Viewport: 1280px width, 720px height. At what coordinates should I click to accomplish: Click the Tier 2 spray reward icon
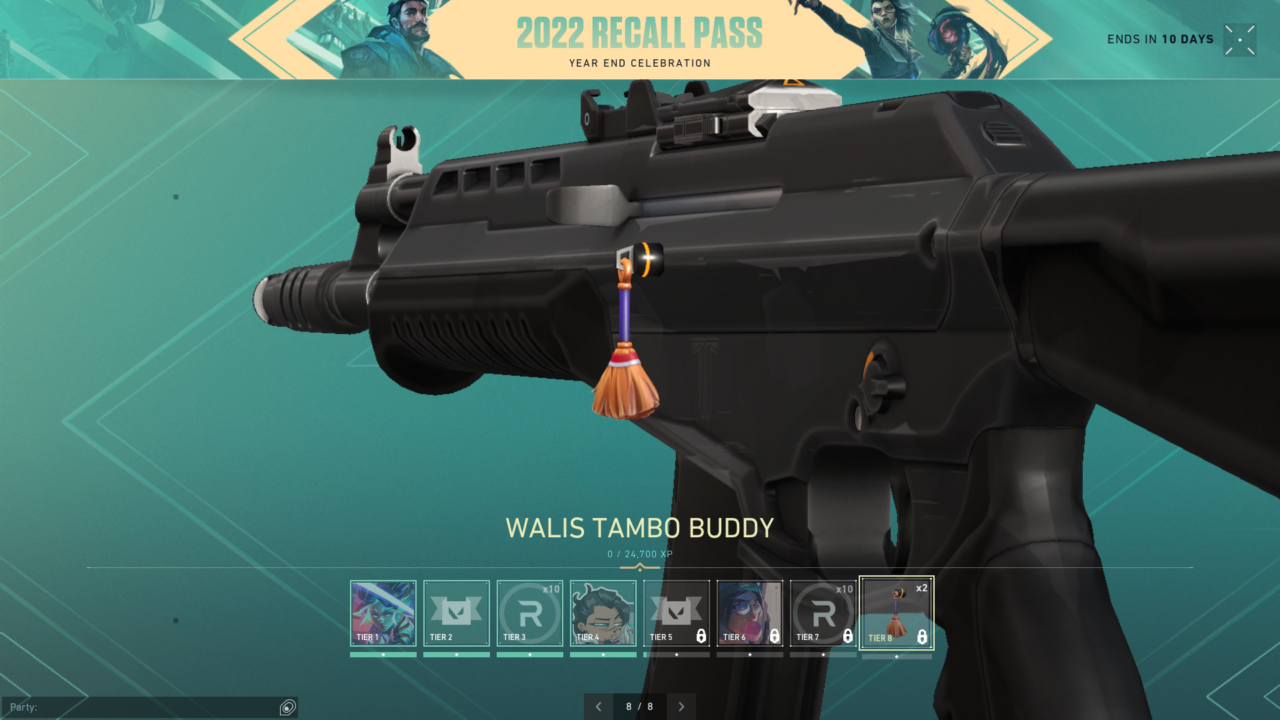point(456,612)
